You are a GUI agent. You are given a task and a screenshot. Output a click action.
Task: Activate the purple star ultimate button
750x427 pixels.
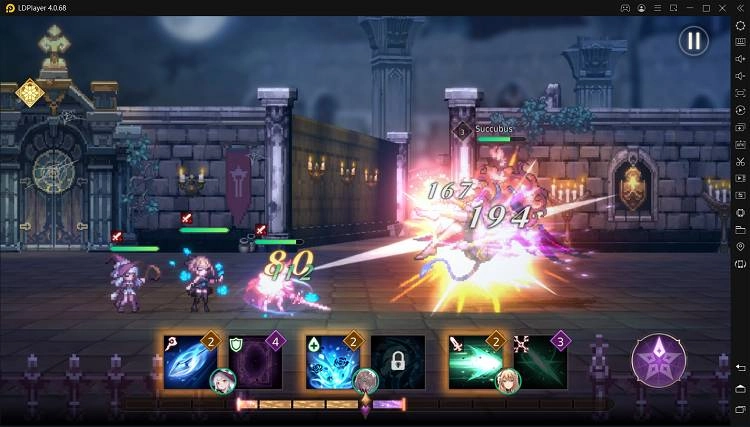tap(658, 360)
